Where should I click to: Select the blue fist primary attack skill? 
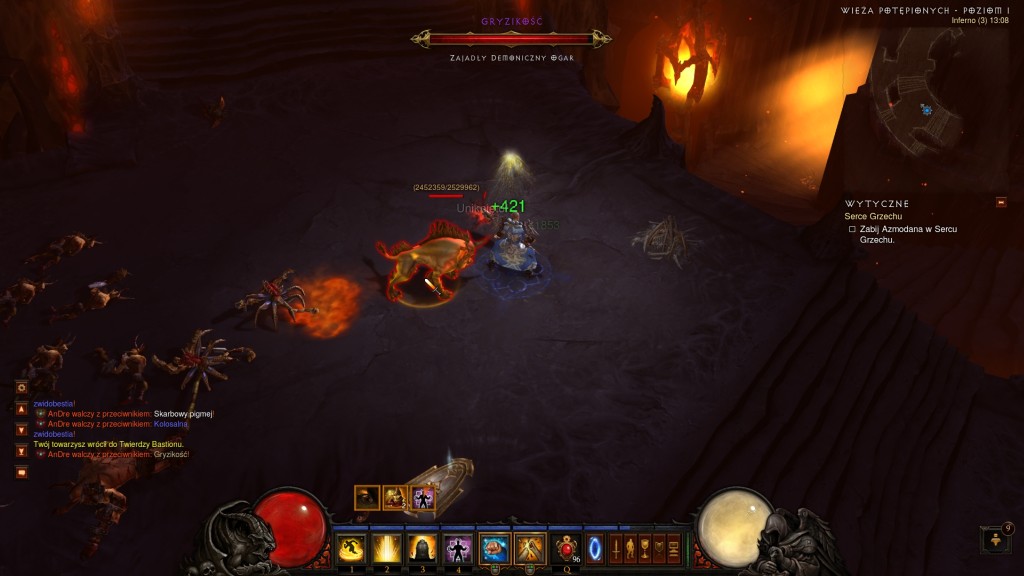click(x=495, y=548)
